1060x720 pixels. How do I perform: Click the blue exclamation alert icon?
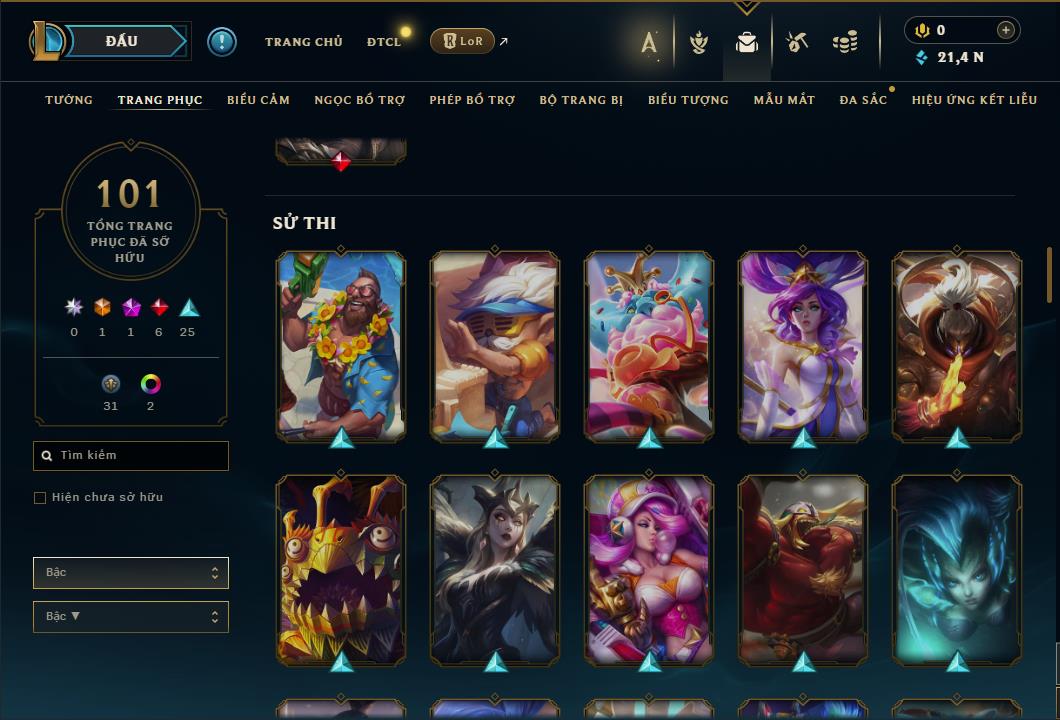(x=221, y=41)
